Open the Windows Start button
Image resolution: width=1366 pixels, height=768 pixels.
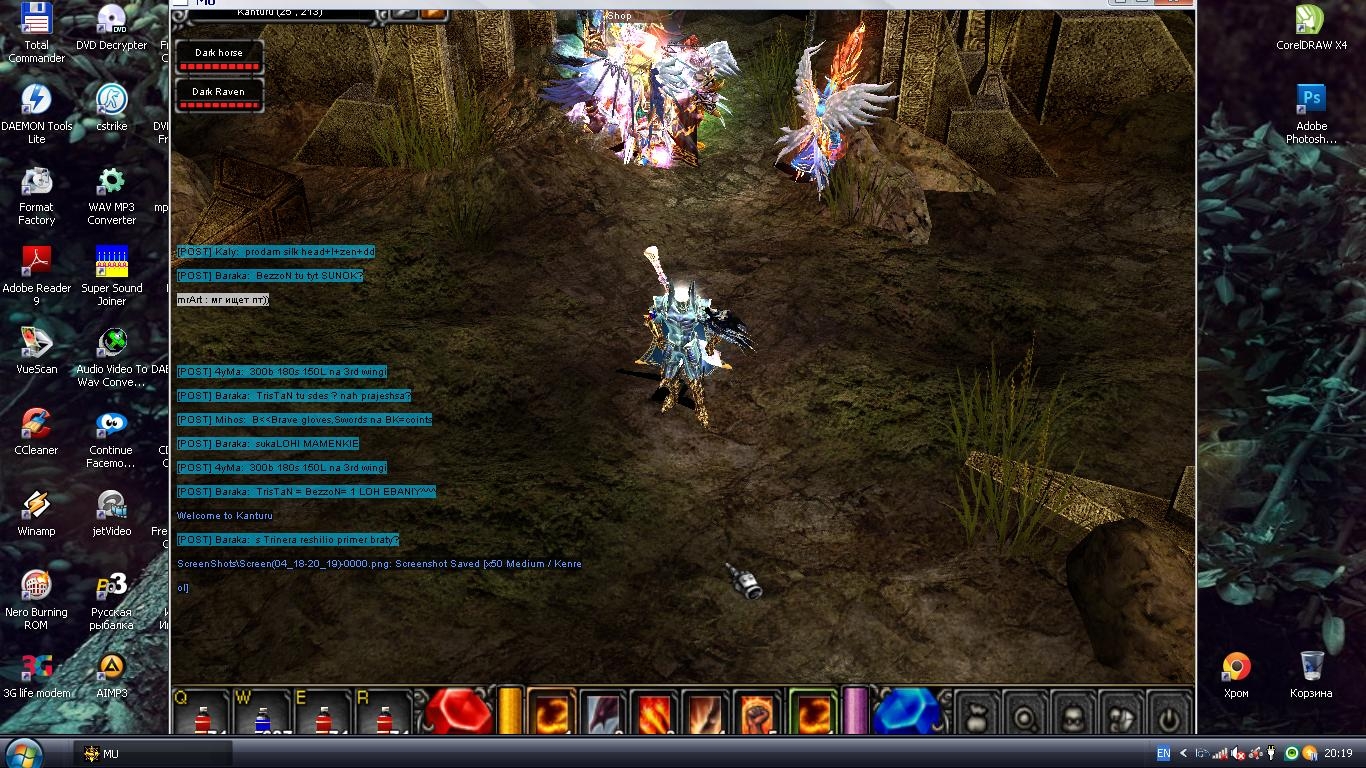(x=23, y=752)
